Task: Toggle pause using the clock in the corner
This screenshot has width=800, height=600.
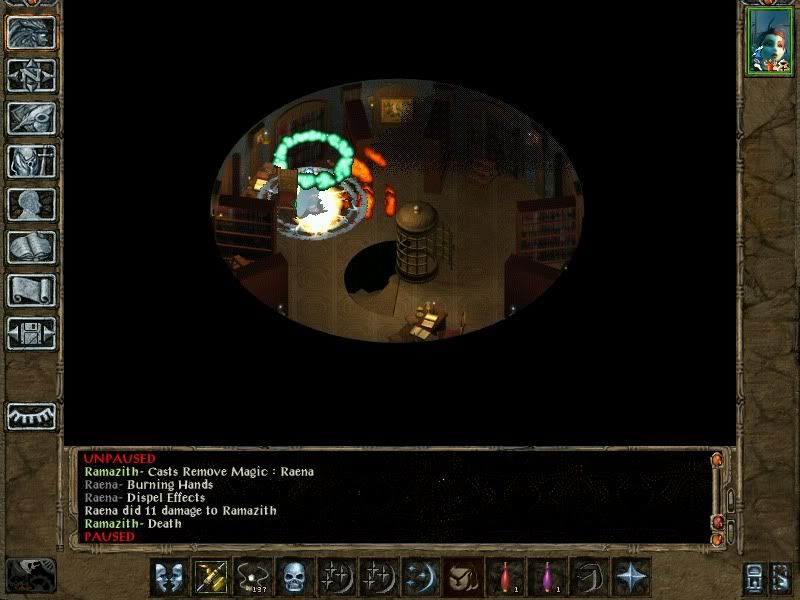Action: [30, 576]
